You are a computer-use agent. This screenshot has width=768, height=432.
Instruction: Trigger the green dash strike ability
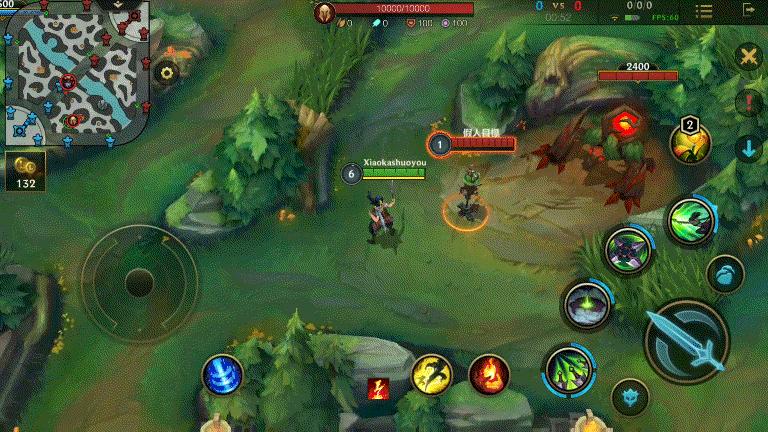(690, 219)
